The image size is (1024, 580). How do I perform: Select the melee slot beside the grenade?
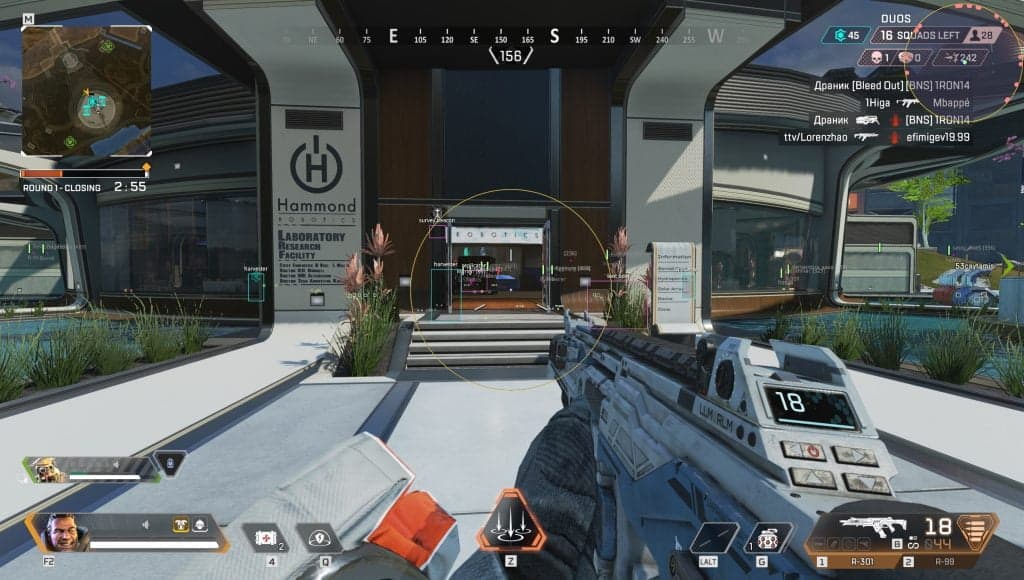point(712,538)
